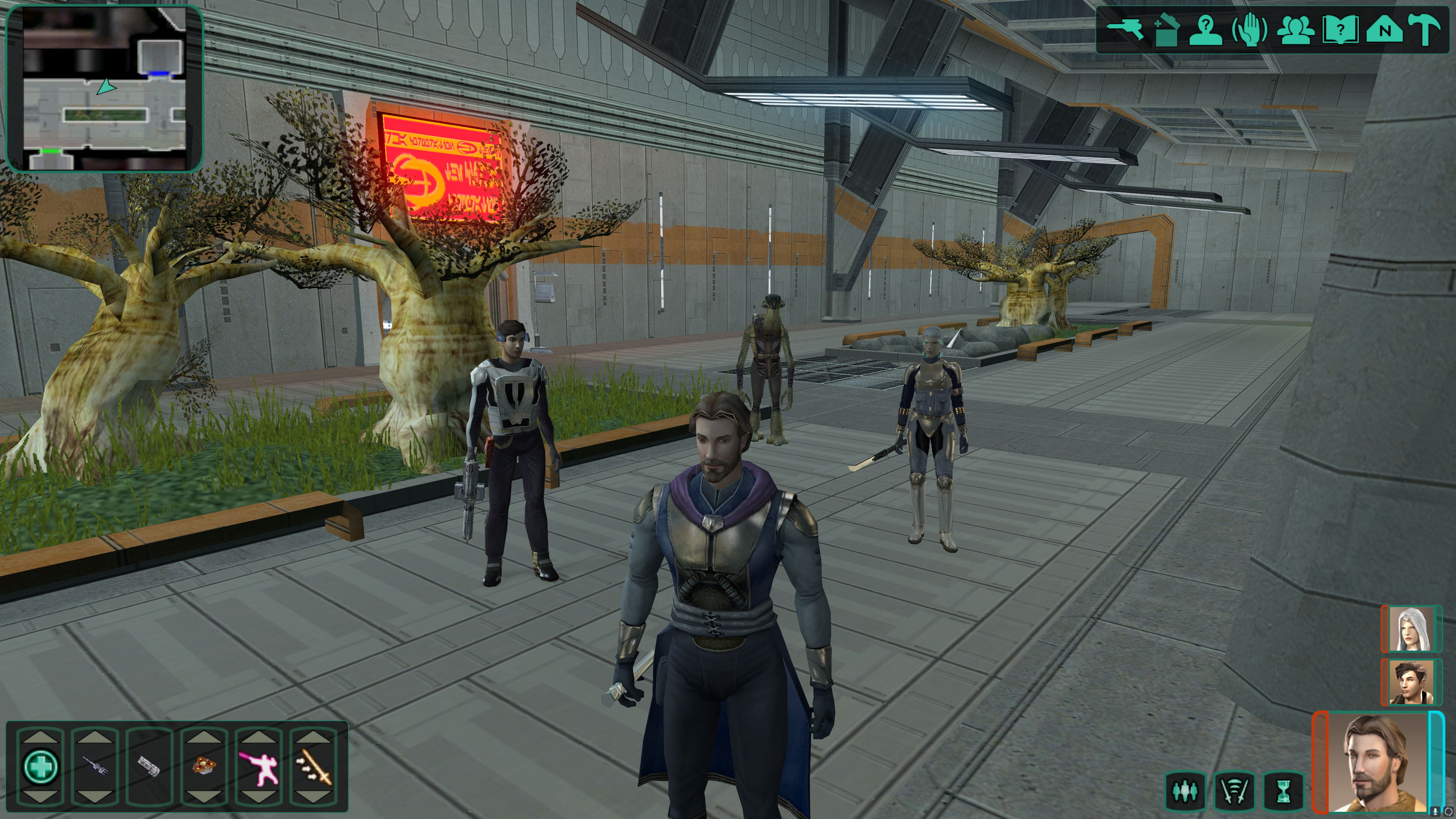The image size is (1456, 819).
Task: Open the inventory box icon
Action: pyautogui.click(x=1166, y=30)
